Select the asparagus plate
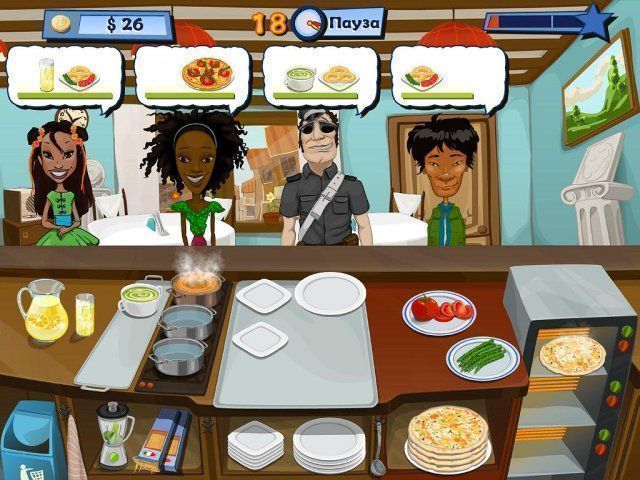This screenshot has height=480, width=640. pyautogui.click(x=482, y=357)
